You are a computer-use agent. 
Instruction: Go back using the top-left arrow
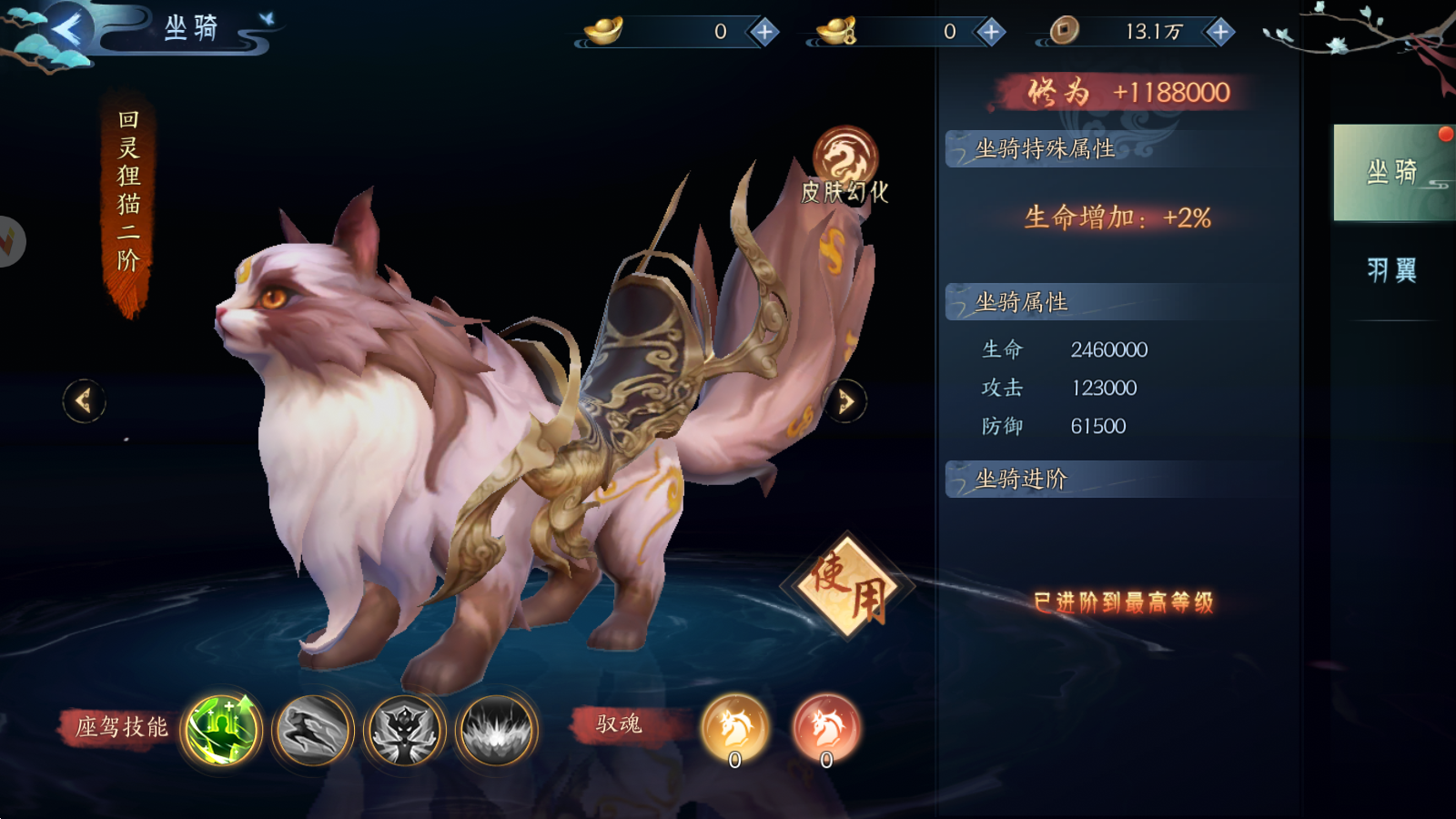tap(66, 30)
